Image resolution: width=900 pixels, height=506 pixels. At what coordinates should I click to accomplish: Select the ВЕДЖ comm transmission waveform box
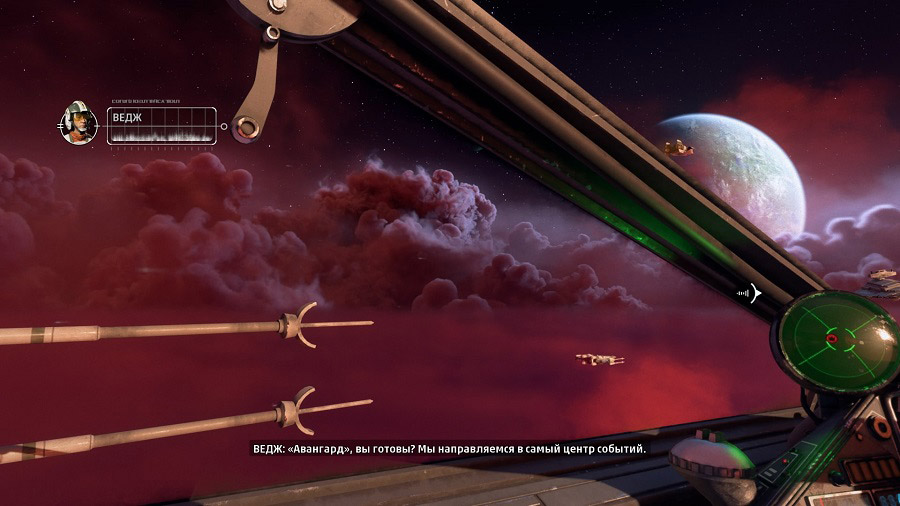[161, 126]
